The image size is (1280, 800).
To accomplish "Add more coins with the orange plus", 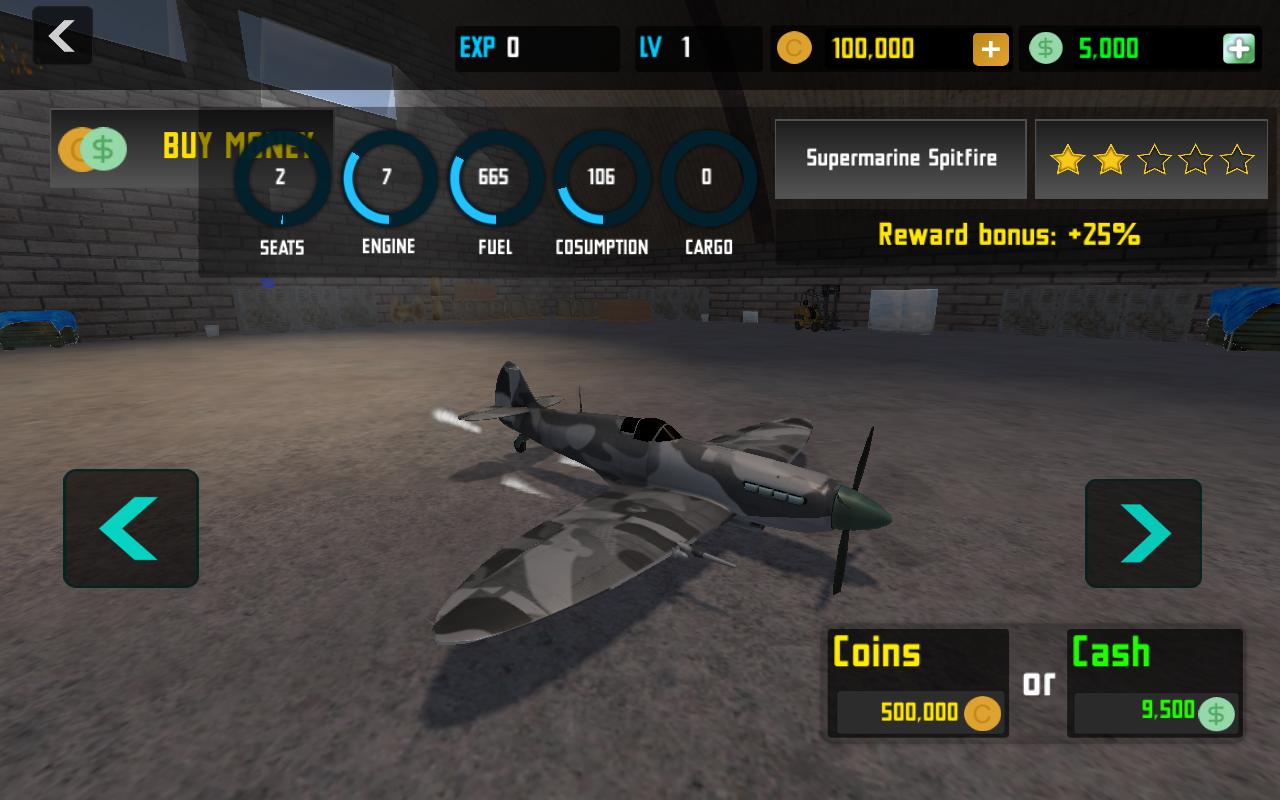I will (990, 49).
